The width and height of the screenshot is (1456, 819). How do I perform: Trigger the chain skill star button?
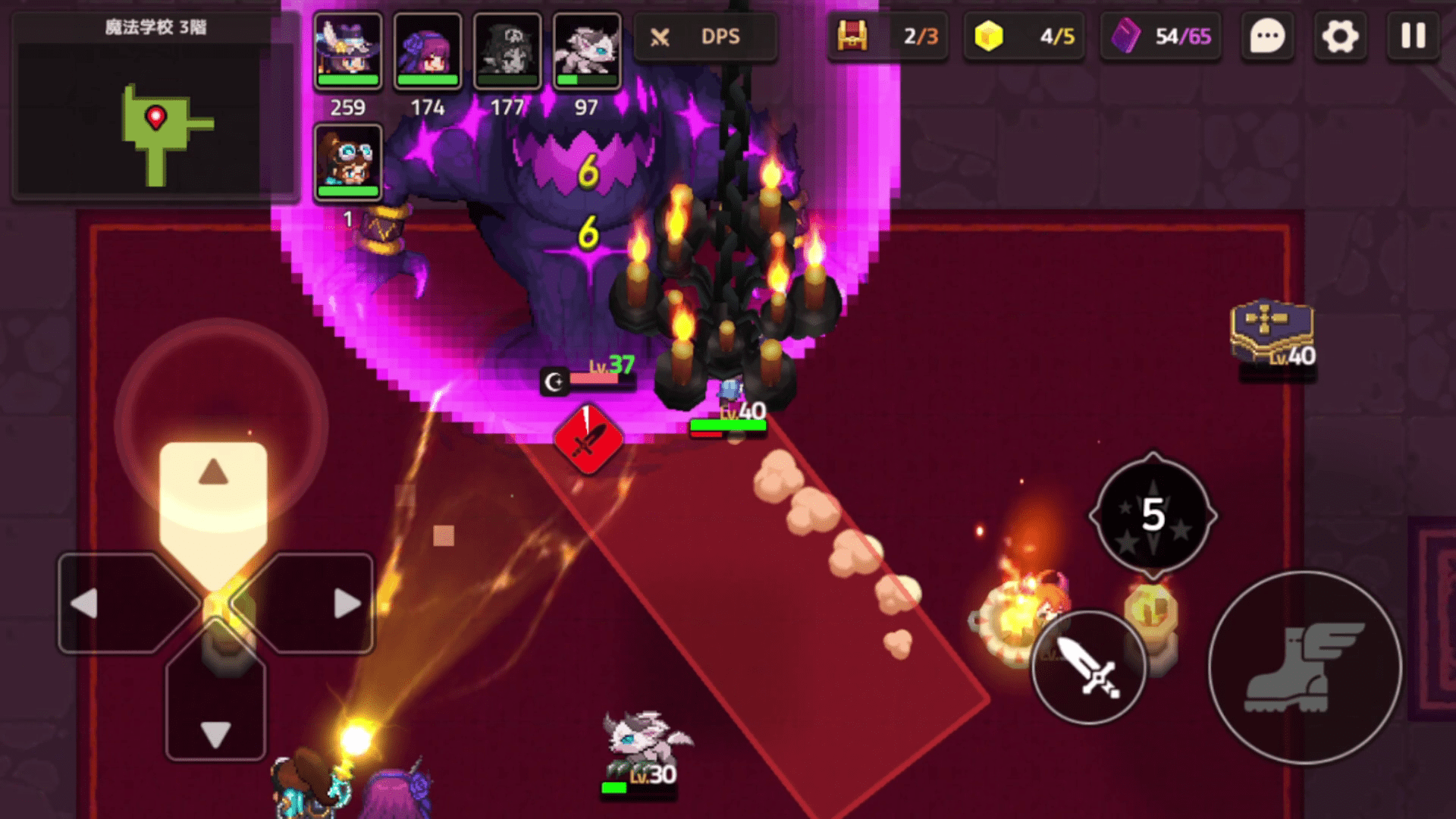point(1153,516)
